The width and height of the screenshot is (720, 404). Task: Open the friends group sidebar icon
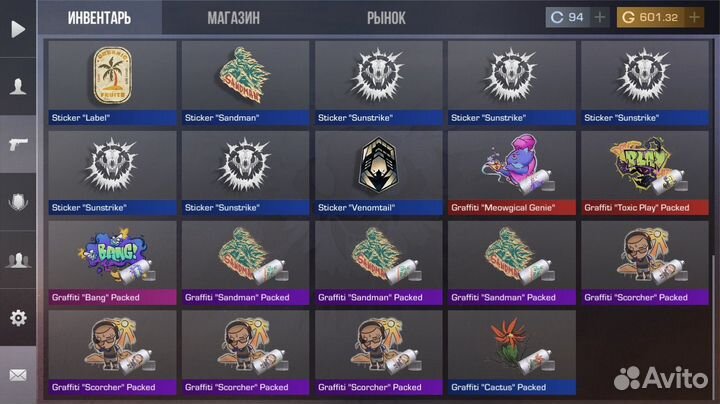[x=17, y=260]
